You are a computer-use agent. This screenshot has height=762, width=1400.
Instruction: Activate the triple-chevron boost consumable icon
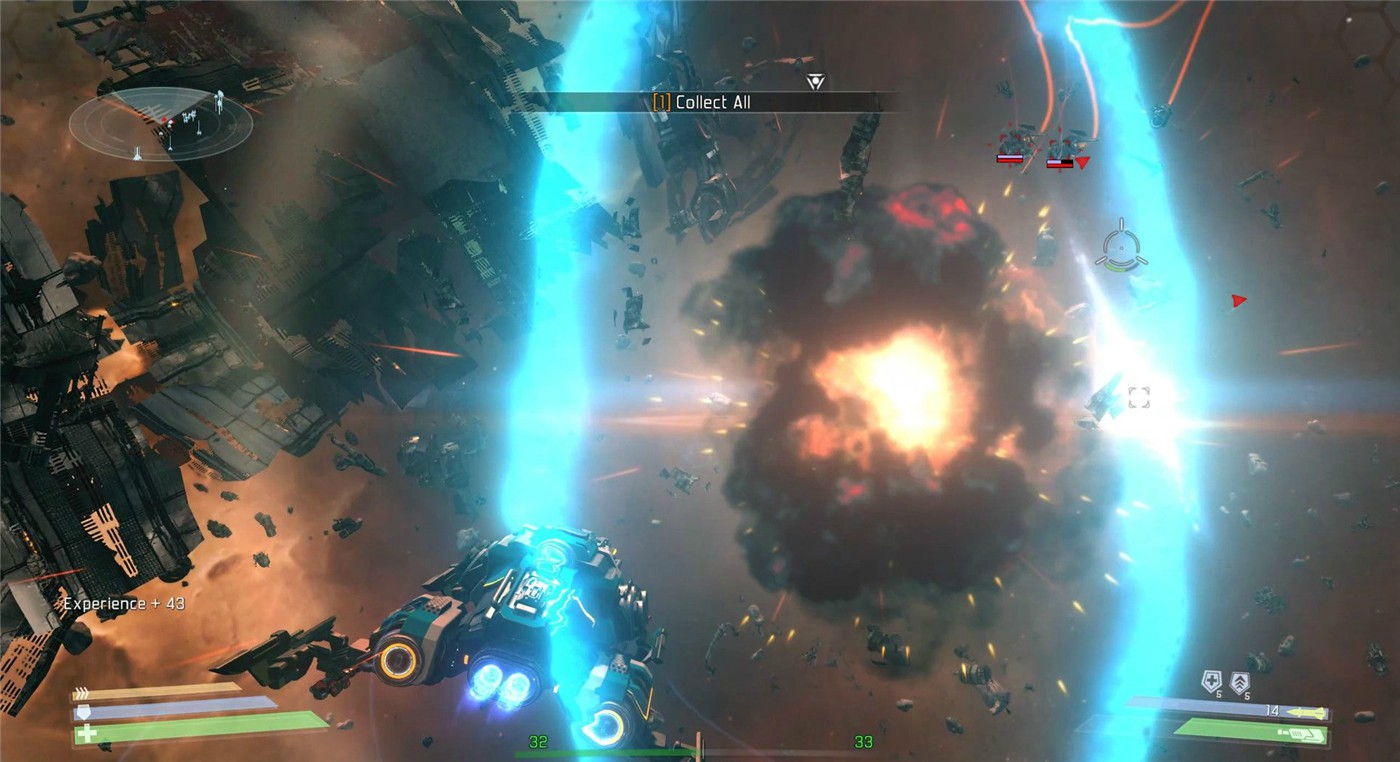[x=1240, y=683]
